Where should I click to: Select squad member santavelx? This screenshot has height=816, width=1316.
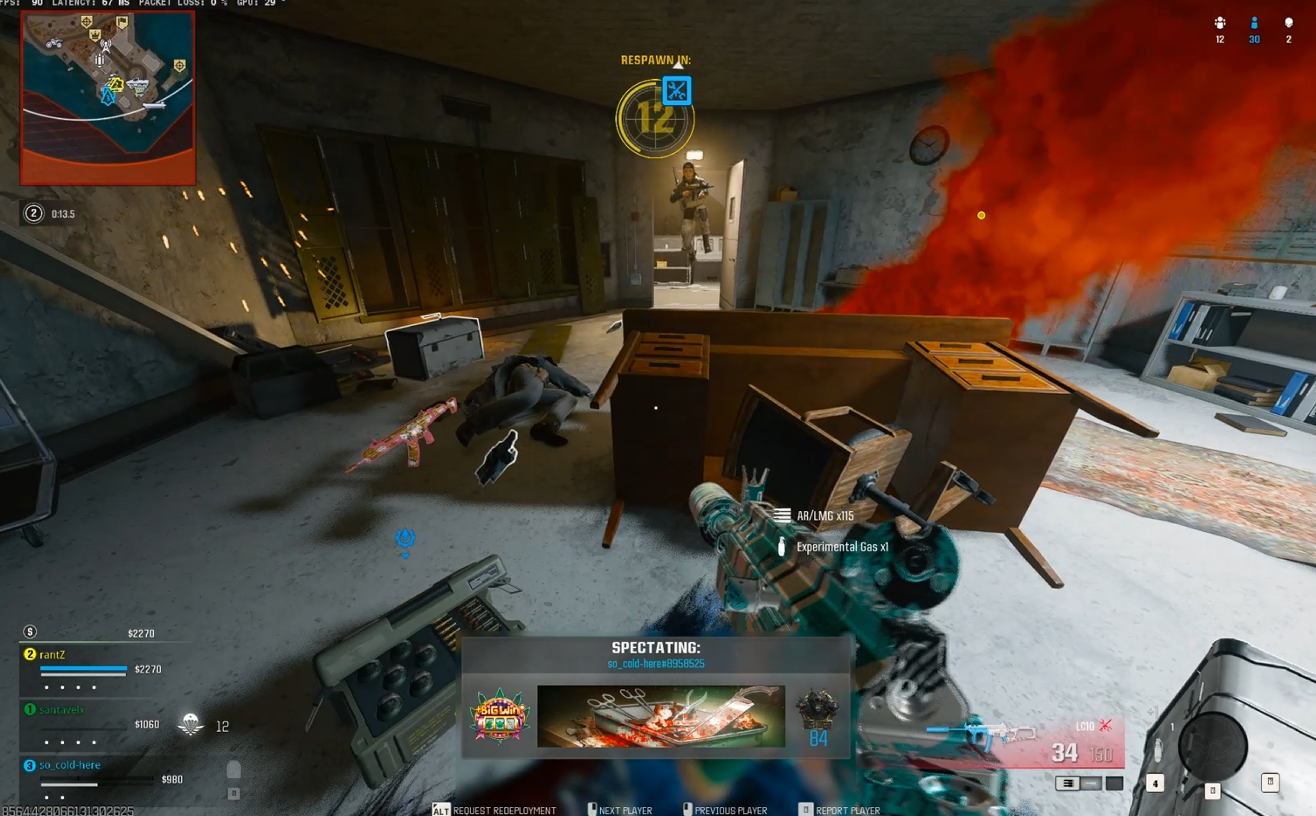[x=61, y=710]
